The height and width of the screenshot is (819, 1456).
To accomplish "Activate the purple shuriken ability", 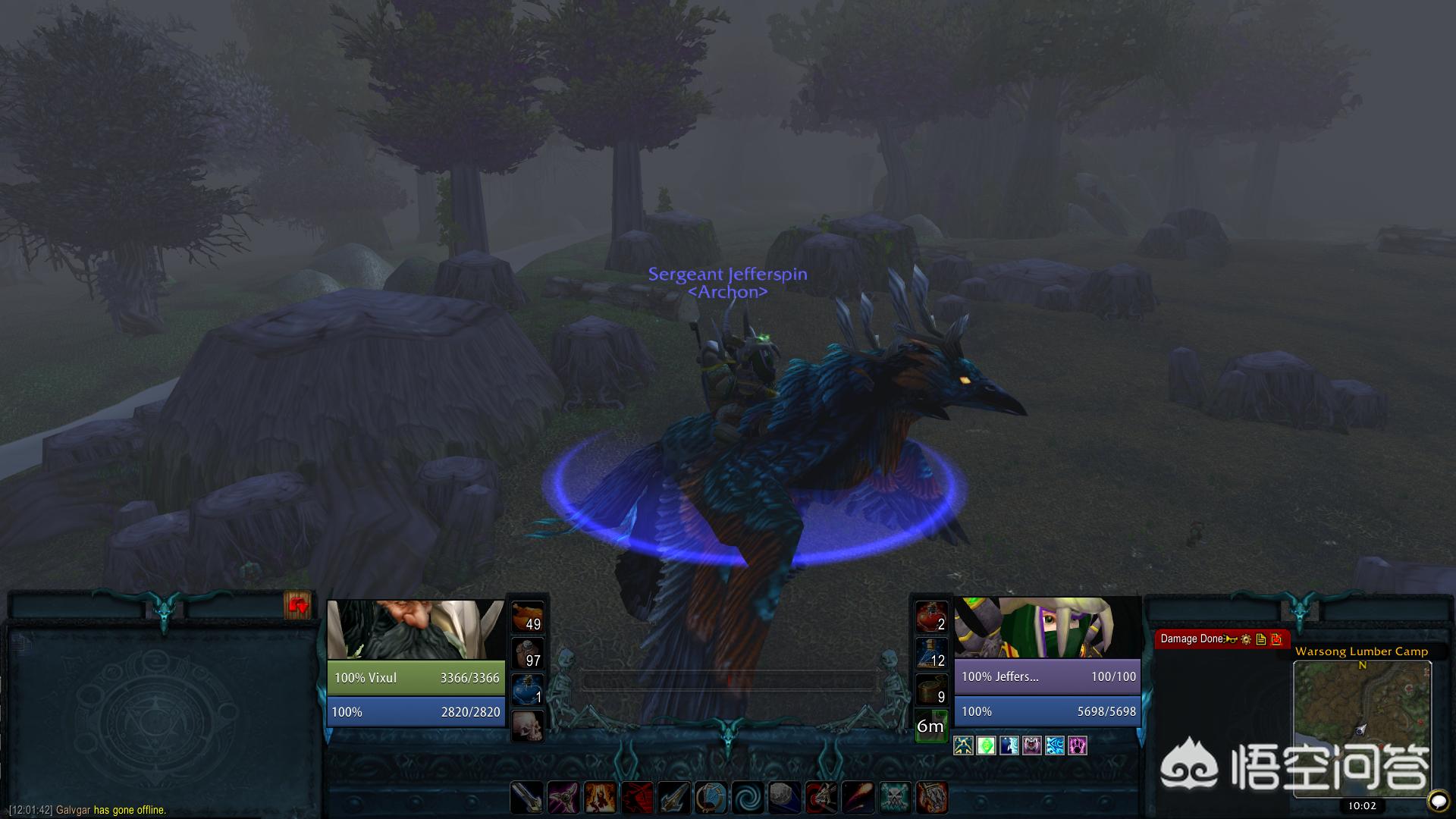I will click(563, 798).
